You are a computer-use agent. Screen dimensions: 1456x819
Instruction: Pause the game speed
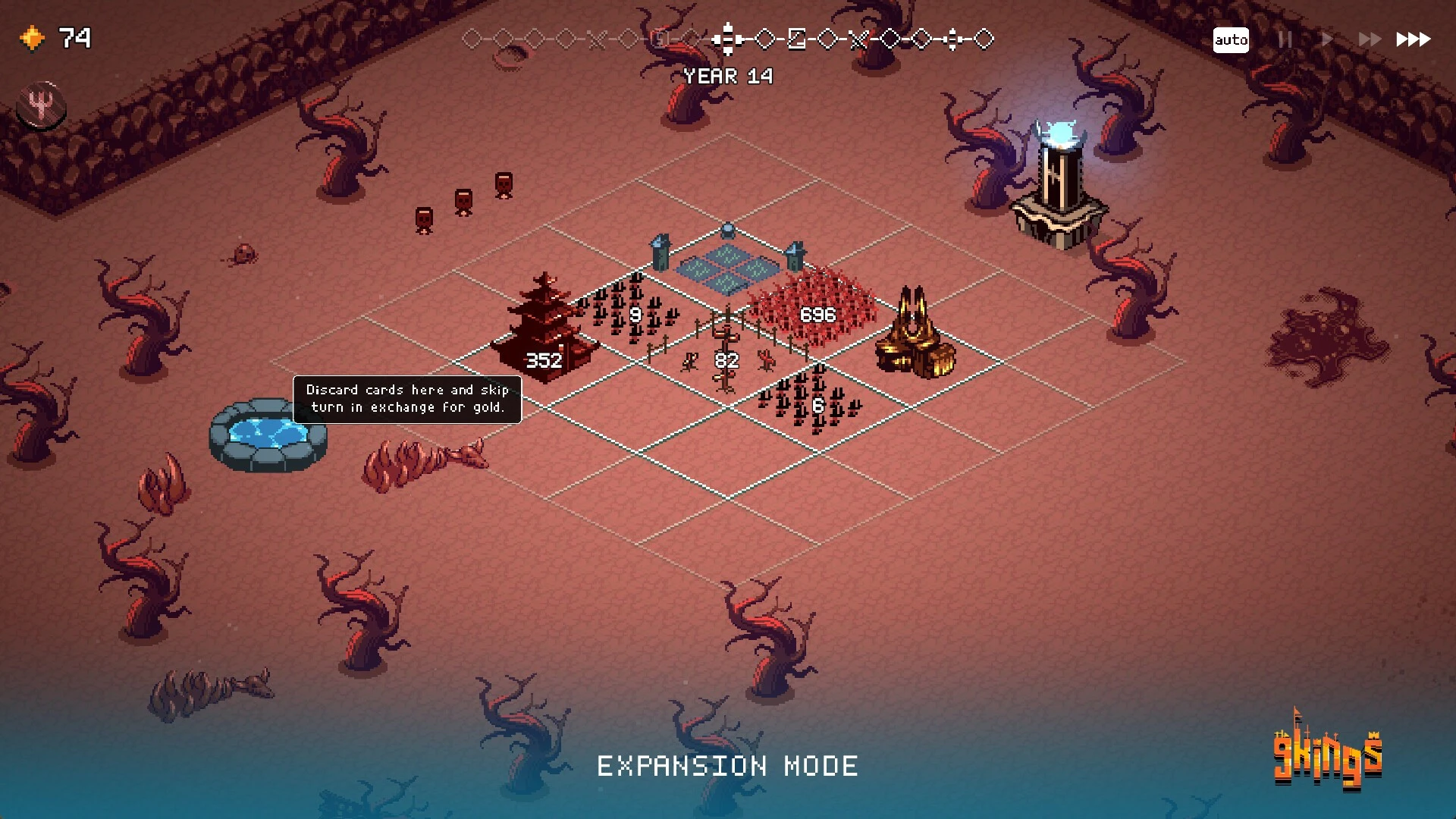coord(1285,39)
